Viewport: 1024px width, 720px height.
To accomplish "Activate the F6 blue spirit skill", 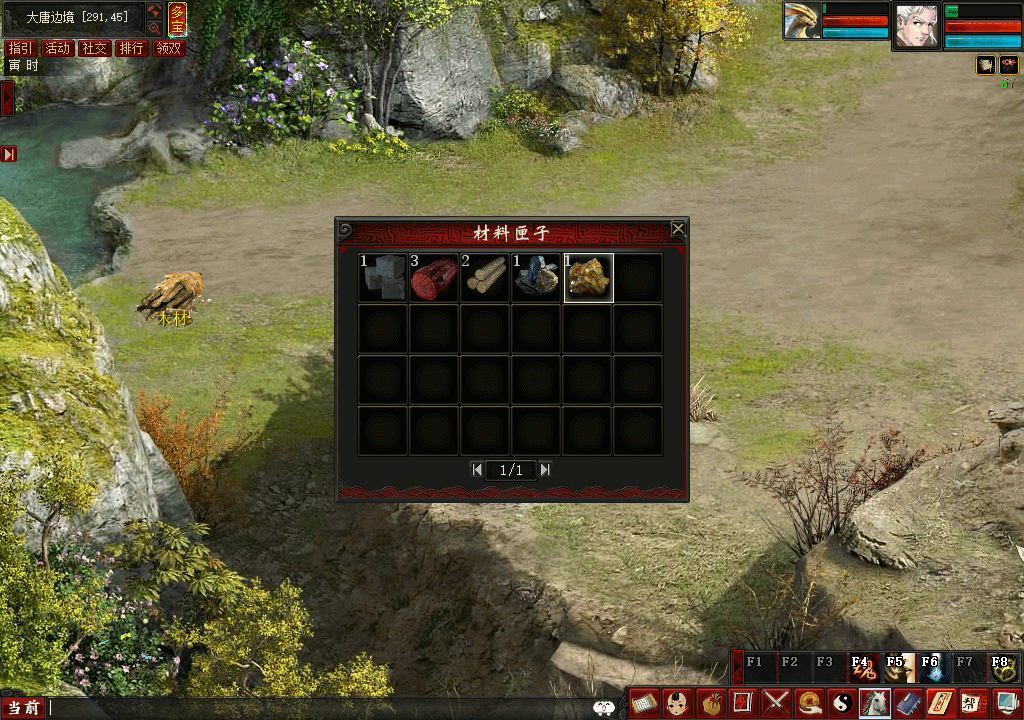I will (x=931, y=667).
